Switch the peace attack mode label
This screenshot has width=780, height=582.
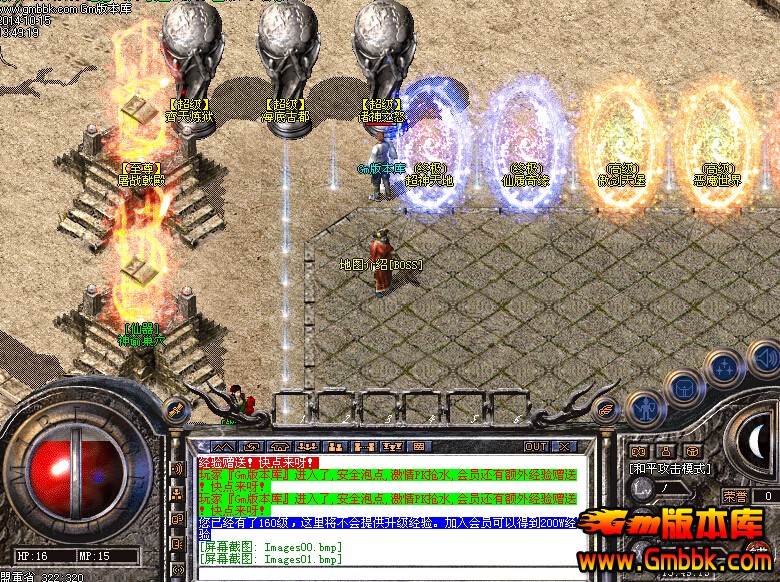coord(669,468)
